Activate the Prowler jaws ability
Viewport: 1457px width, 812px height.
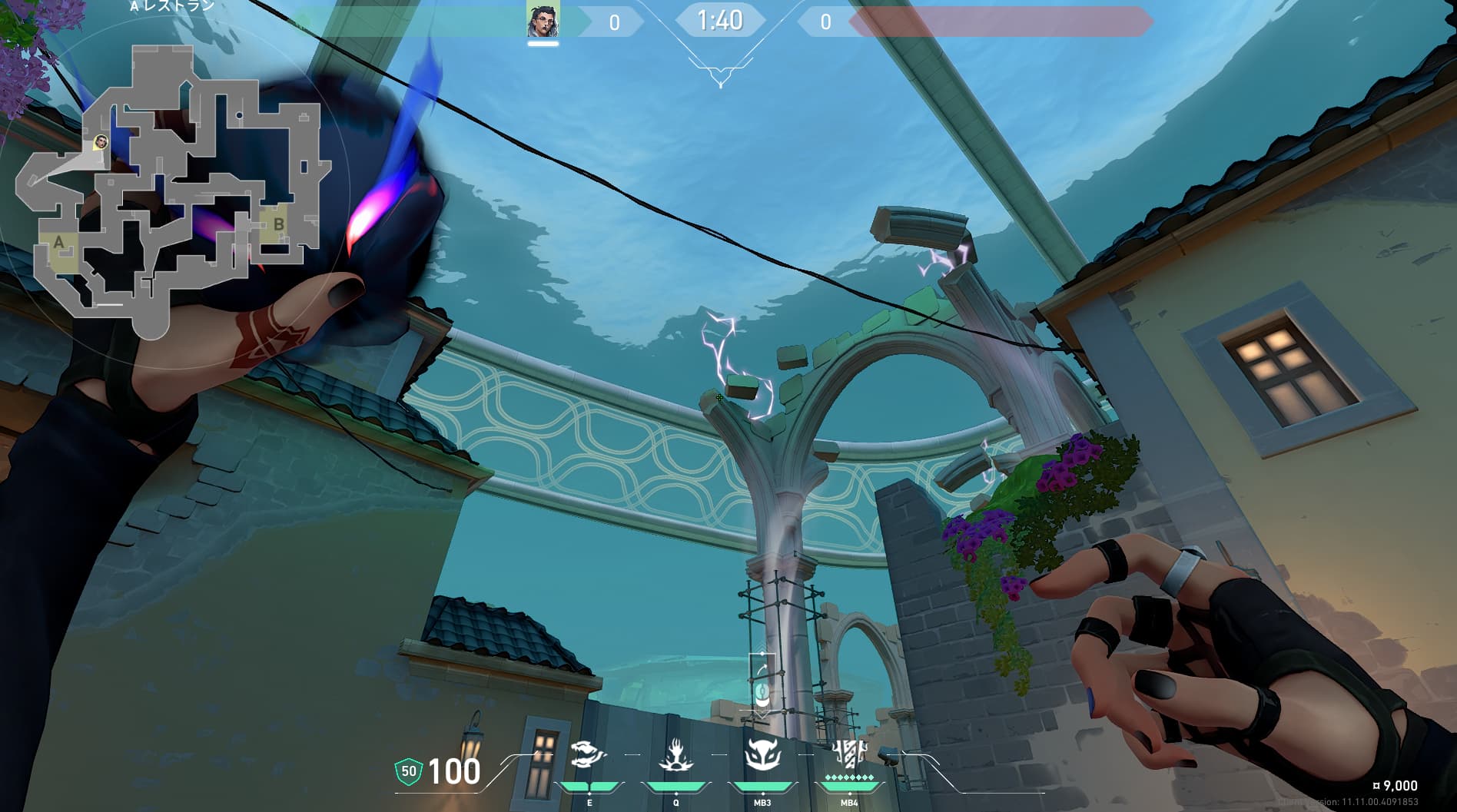point(589,756)
